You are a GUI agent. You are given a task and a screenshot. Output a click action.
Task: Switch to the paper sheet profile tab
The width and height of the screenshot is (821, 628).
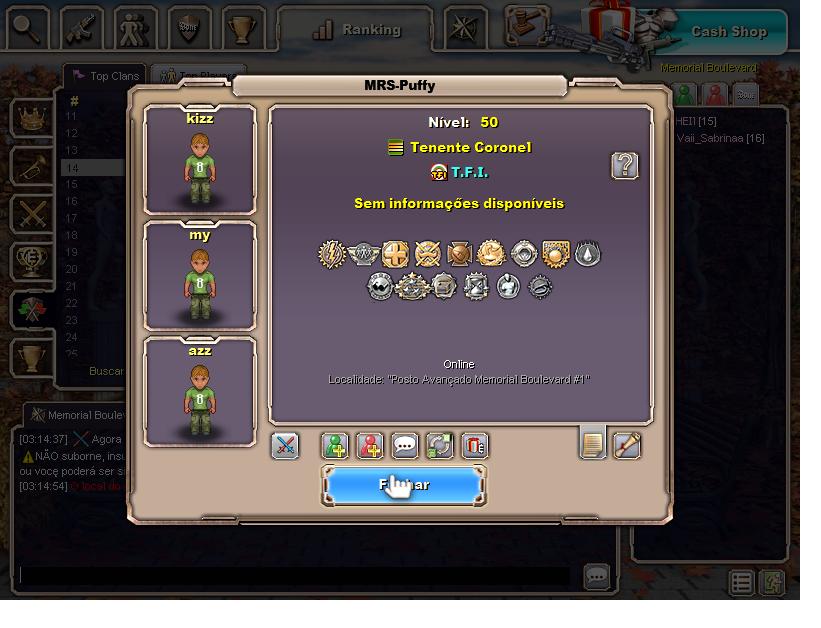click(593, 443)
